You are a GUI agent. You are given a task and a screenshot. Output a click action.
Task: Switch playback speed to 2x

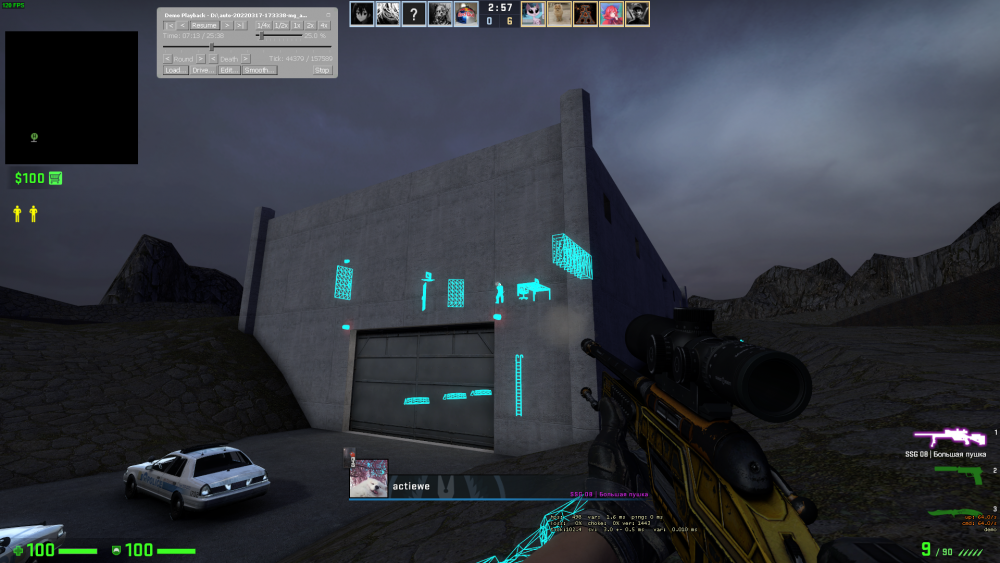point(310,25)
